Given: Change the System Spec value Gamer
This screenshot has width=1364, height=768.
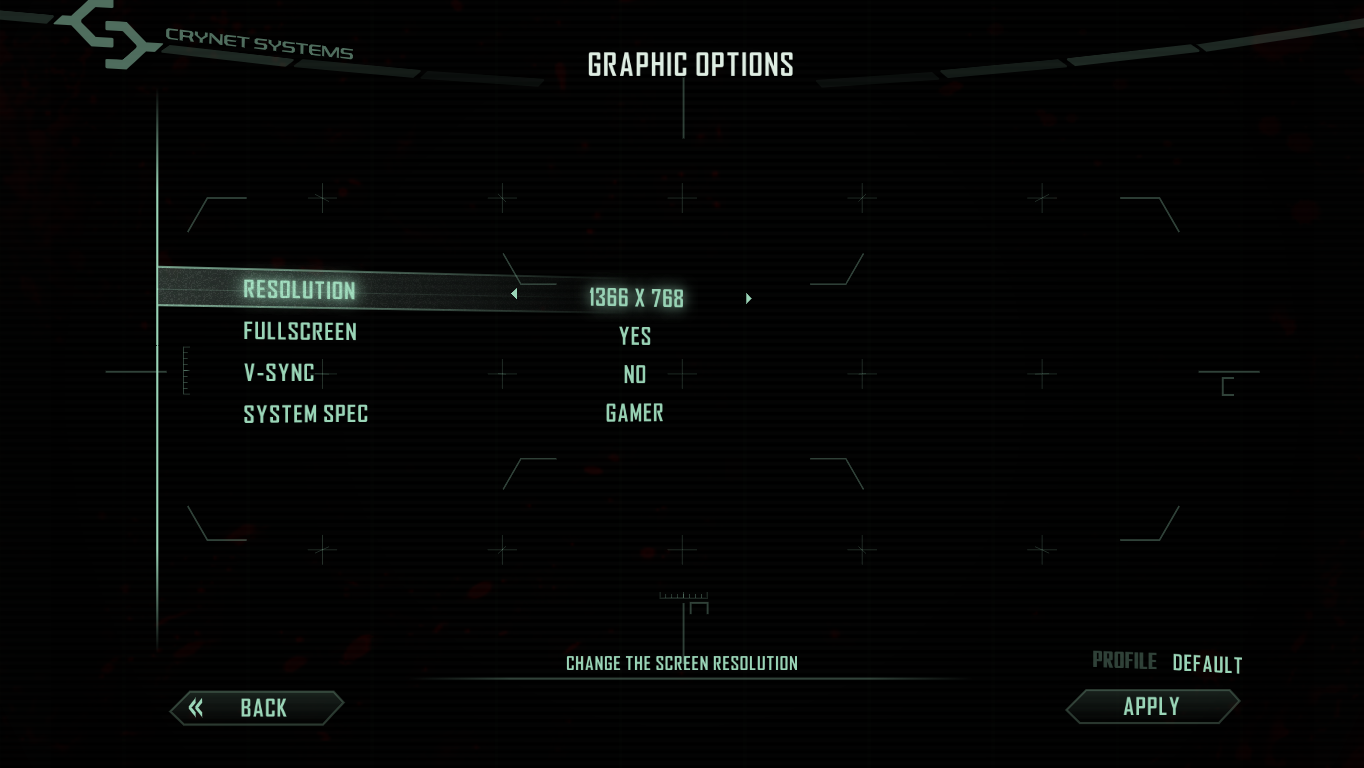Looking at the screenshot, I should (635, 413).
